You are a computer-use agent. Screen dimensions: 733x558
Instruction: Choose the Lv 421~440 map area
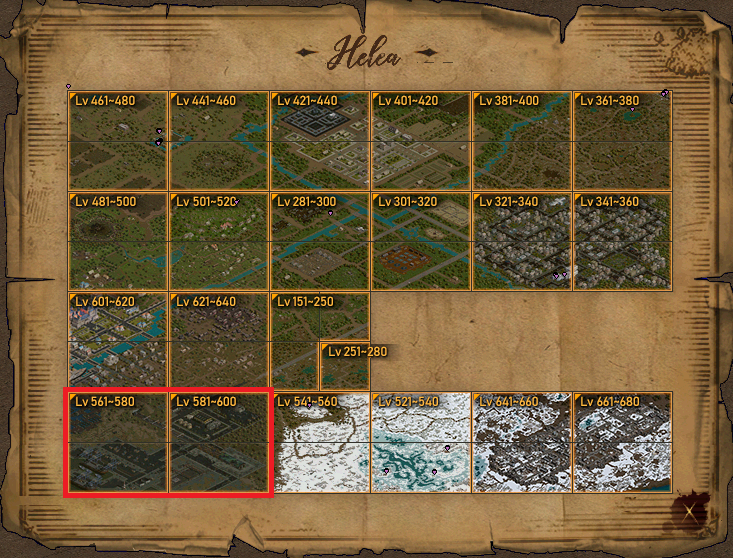pos(320,141)
